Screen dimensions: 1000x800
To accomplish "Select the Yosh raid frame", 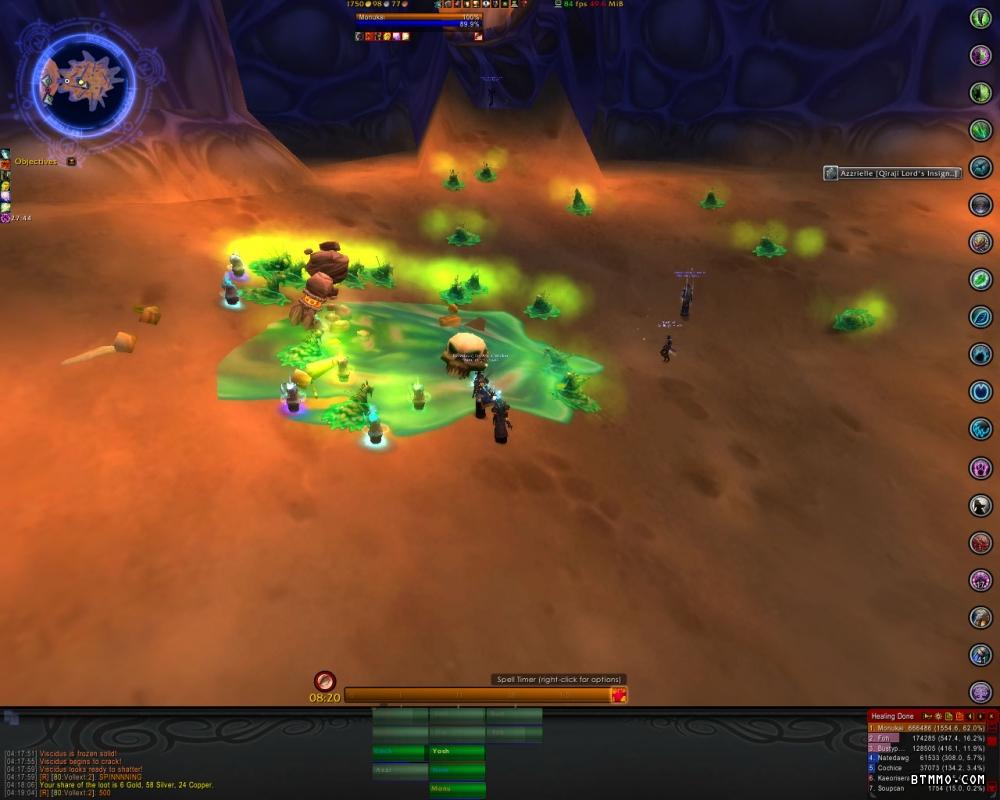I will point(456,751).
